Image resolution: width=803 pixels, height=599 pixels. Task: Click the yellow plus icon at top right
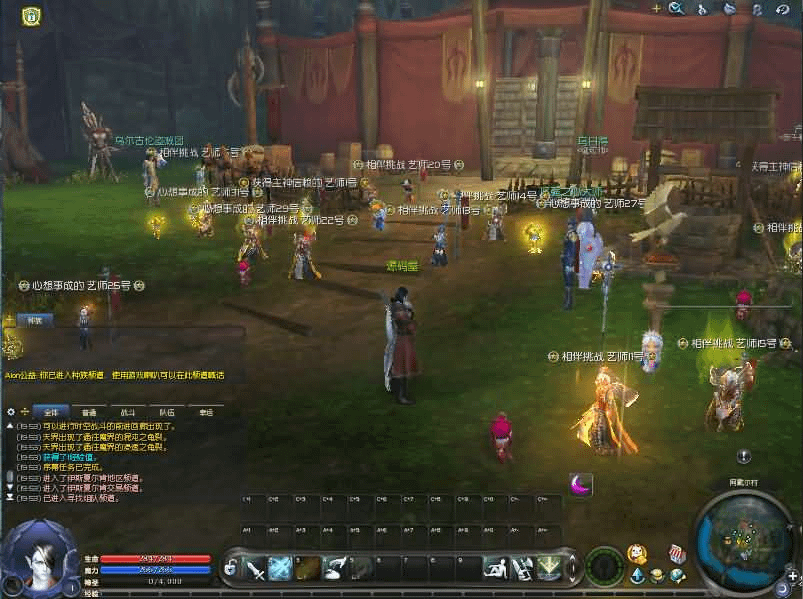[x=656, y=8]
